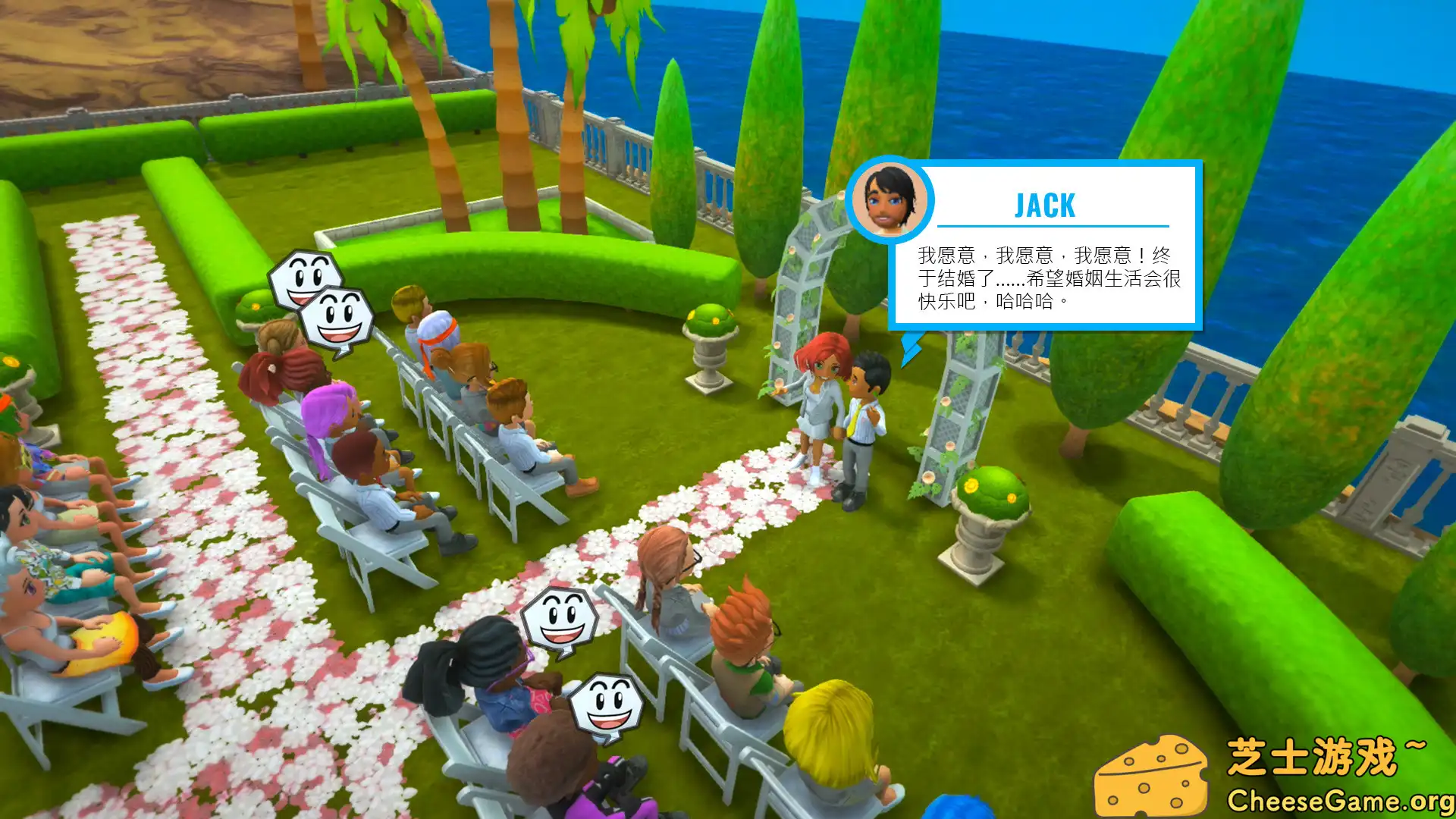
Task: Click the smiley bubble above the braided-hair guest
Action: click(x=561, y=618)
